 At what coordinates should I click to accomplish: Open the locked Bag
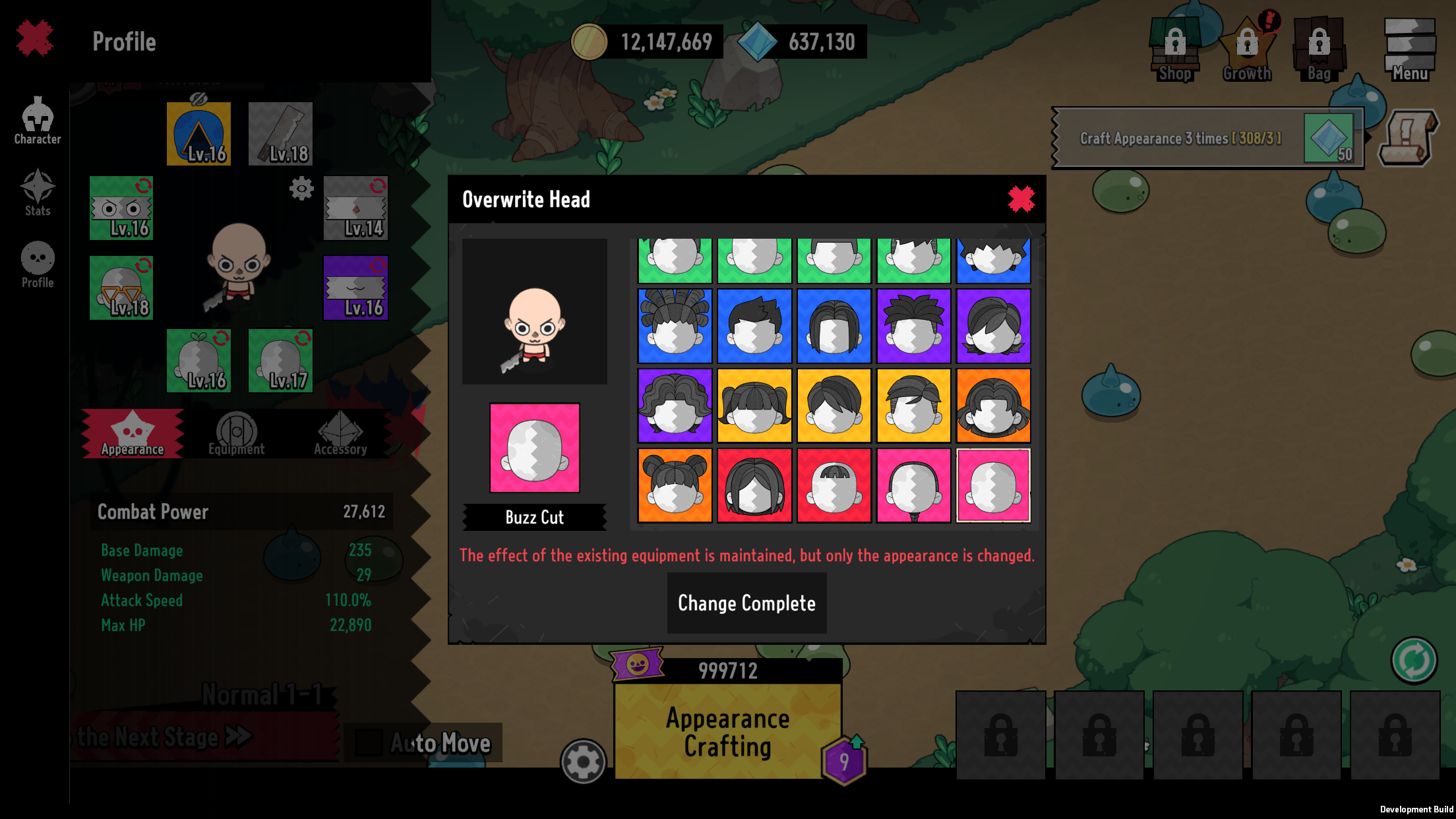pos(1318,46)
